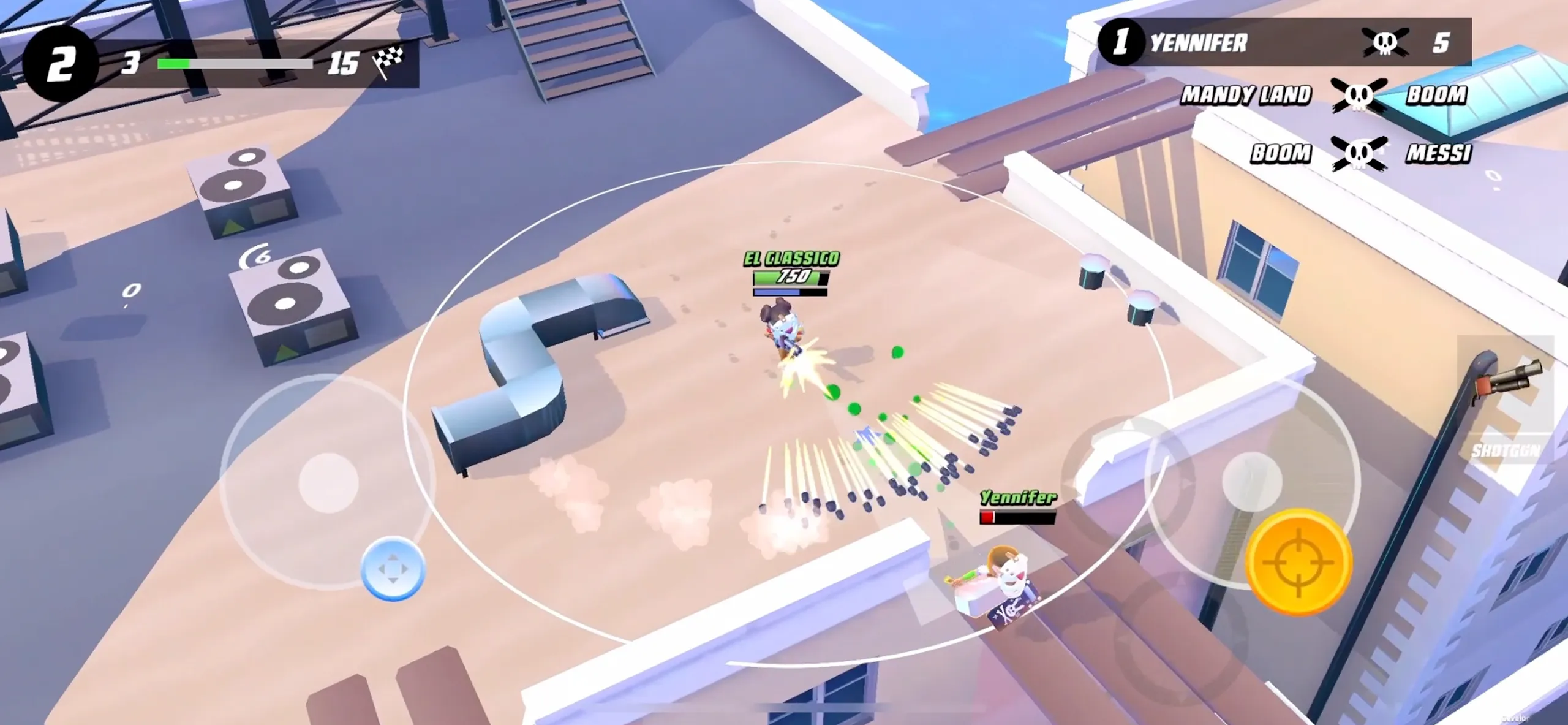Screen dimensions: 1568x725
Task: Tap the green match progress bar
Action: 236,63
